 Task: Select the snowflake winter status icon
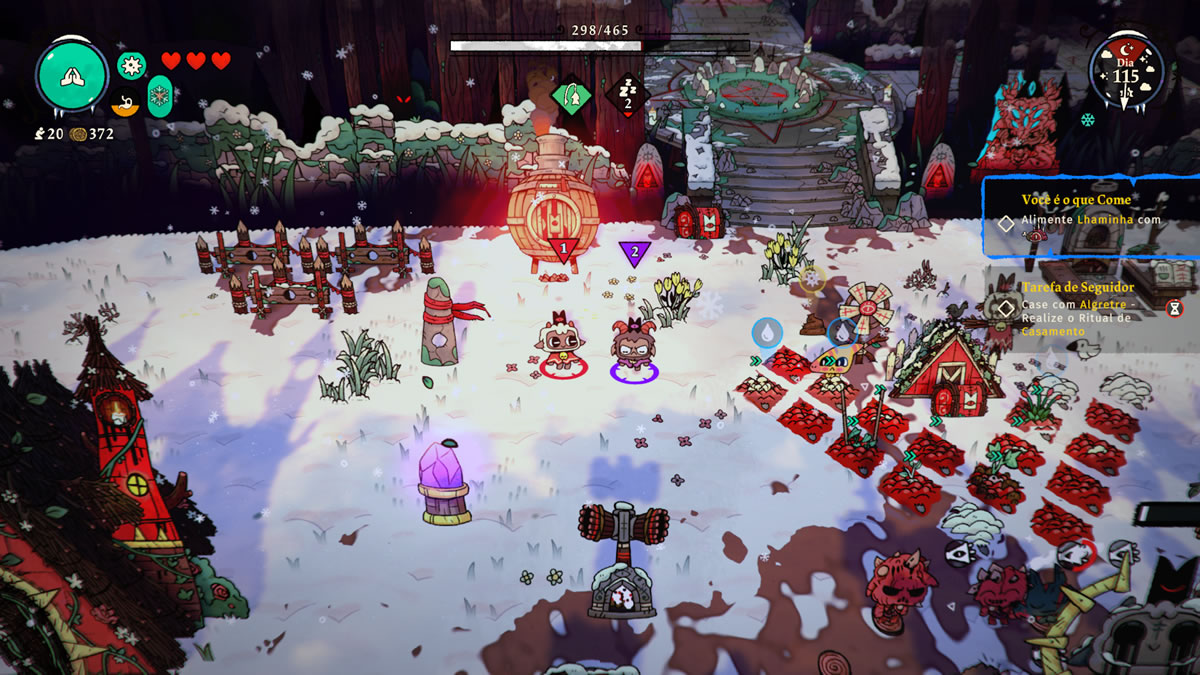pos(160,97)
